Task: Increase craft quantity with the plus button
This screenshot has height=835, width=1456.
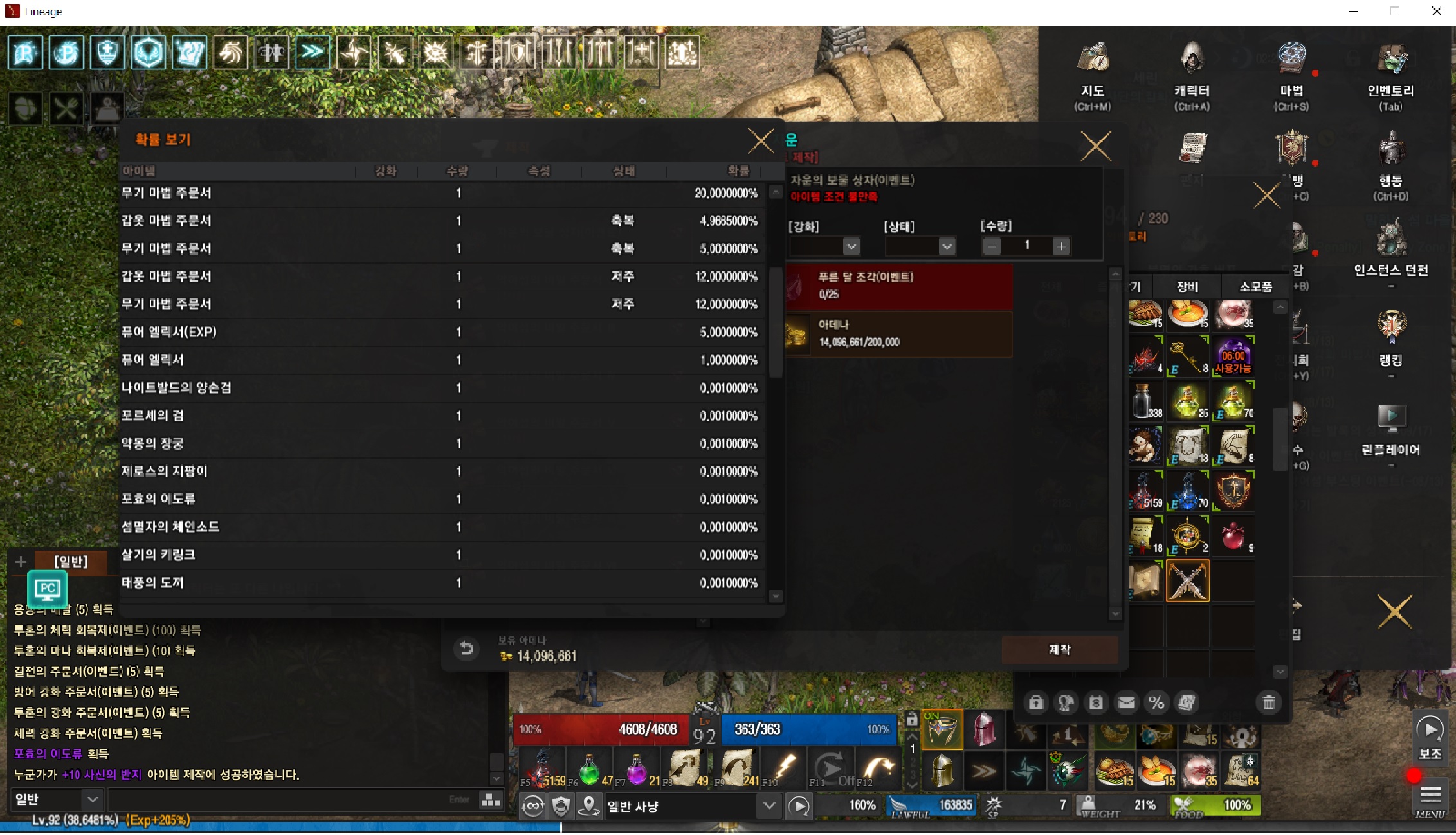Action: (x=1061, y=246)
